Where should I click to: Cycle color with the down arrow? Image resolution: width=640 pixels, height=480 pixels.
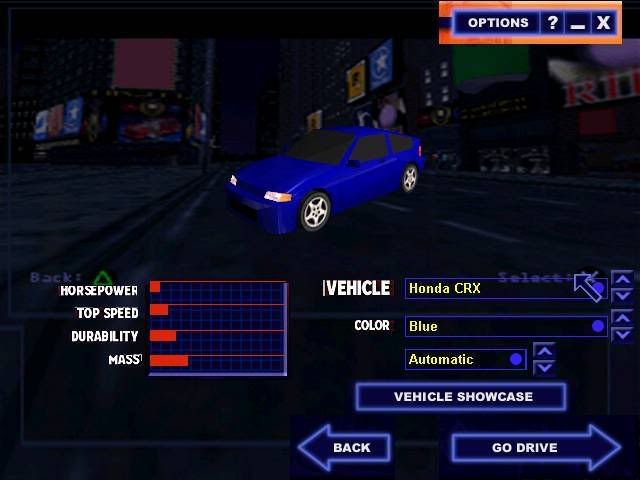point(622,334)
